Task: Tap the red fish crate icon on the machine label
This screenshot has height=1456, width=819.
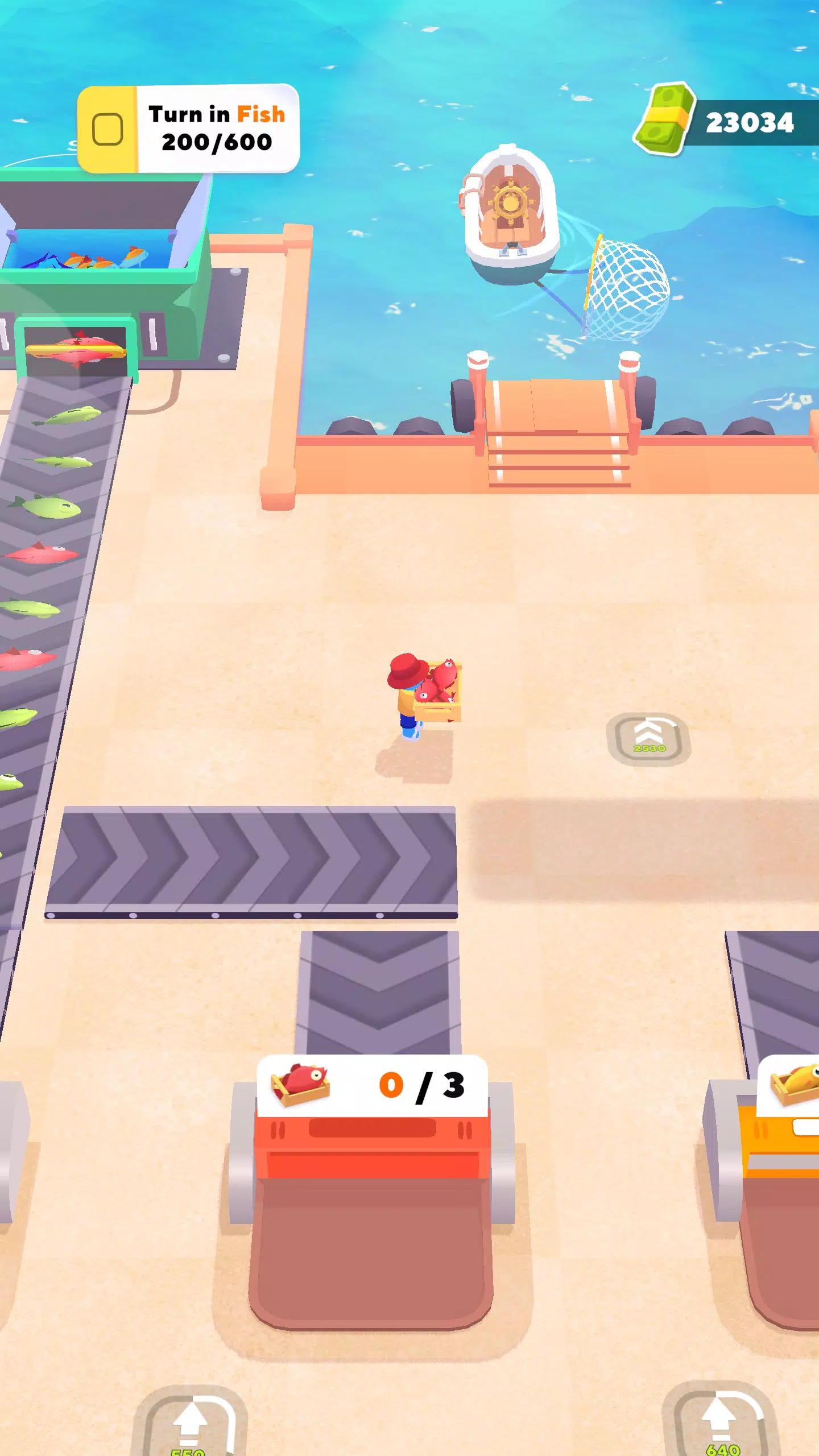Action: point(301,1082)
